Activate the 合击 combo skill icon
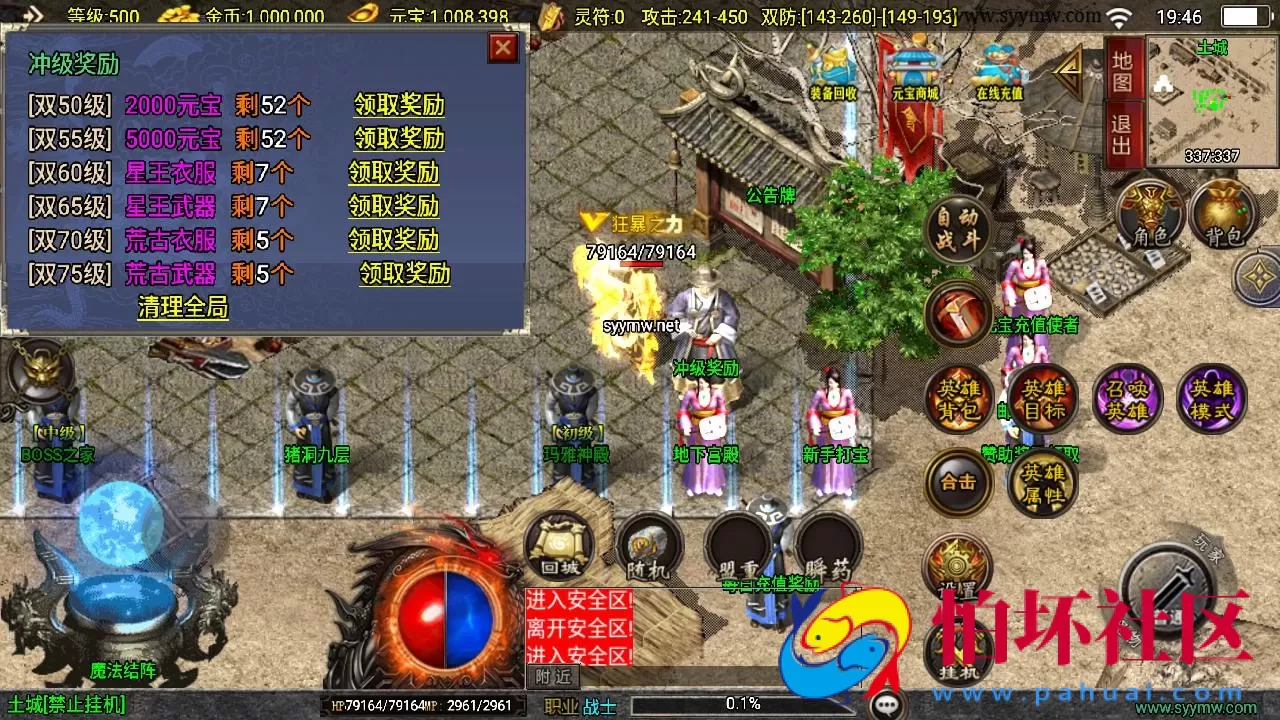The height and width of the screenshot is (720, 1280). (958, 482)
